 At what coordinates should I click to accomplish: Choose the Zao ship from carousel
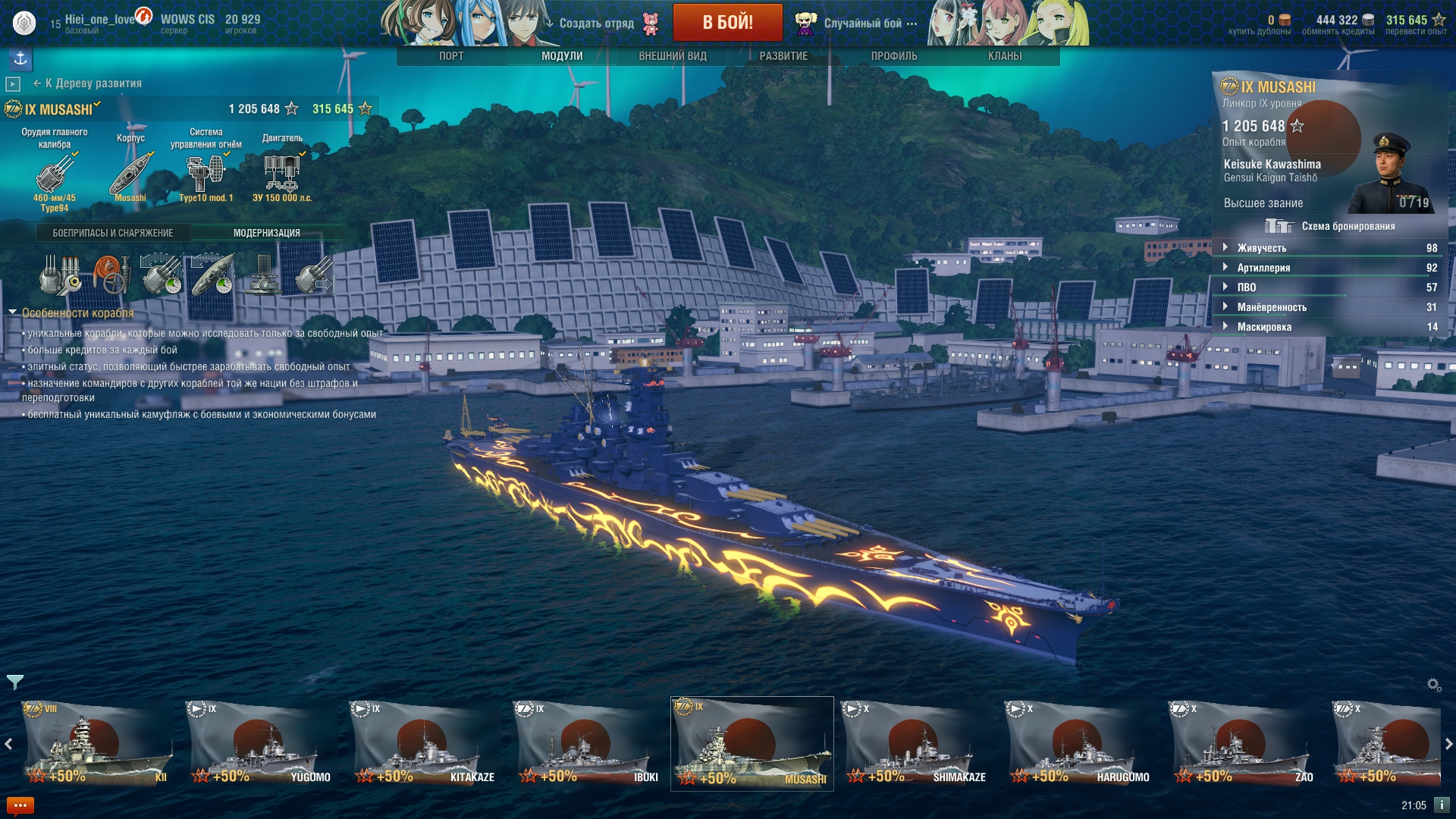tap(1244, 743)
